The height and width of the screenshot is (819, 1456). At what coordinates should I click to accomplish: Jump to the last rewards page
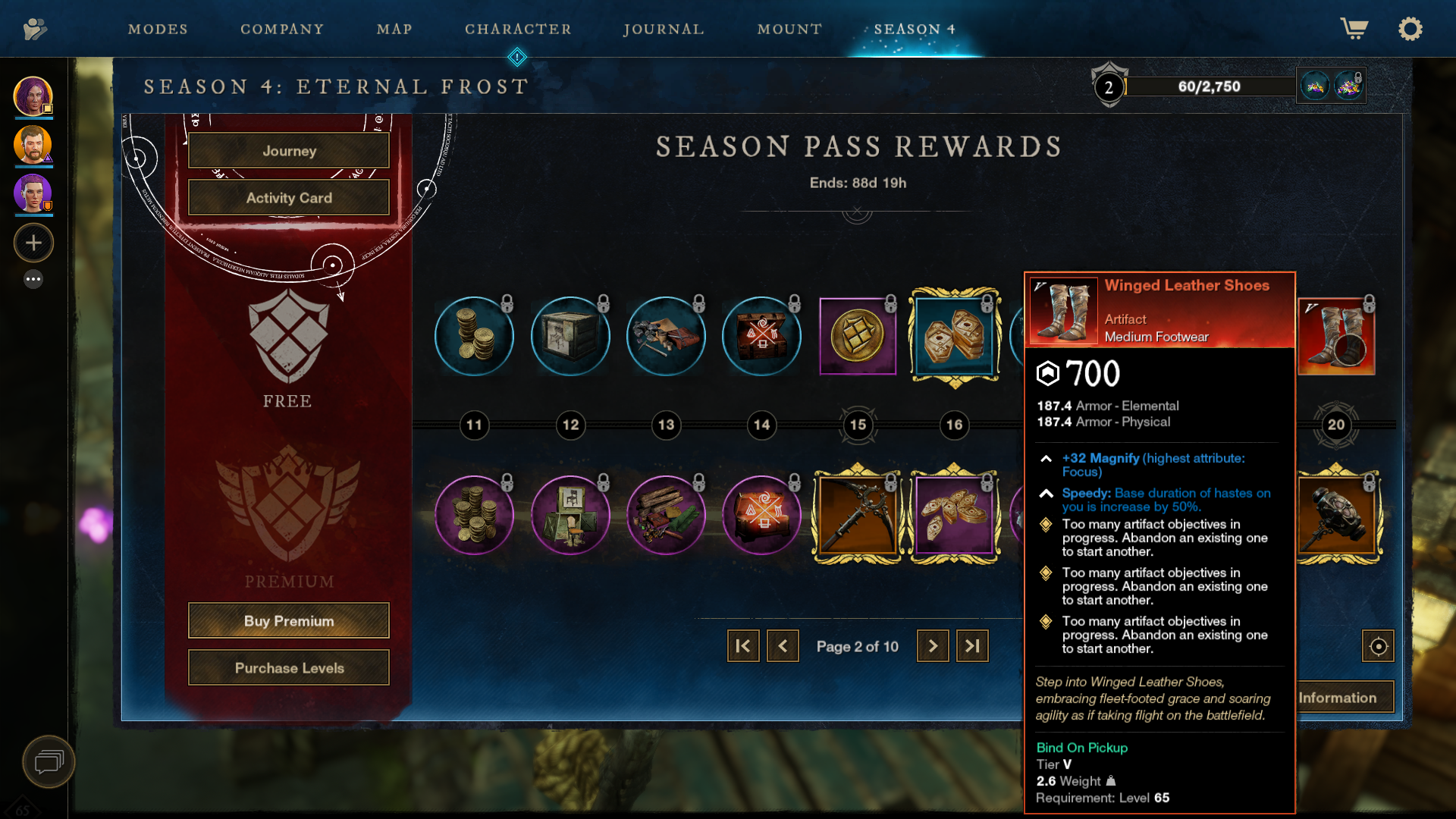(972, 646)
